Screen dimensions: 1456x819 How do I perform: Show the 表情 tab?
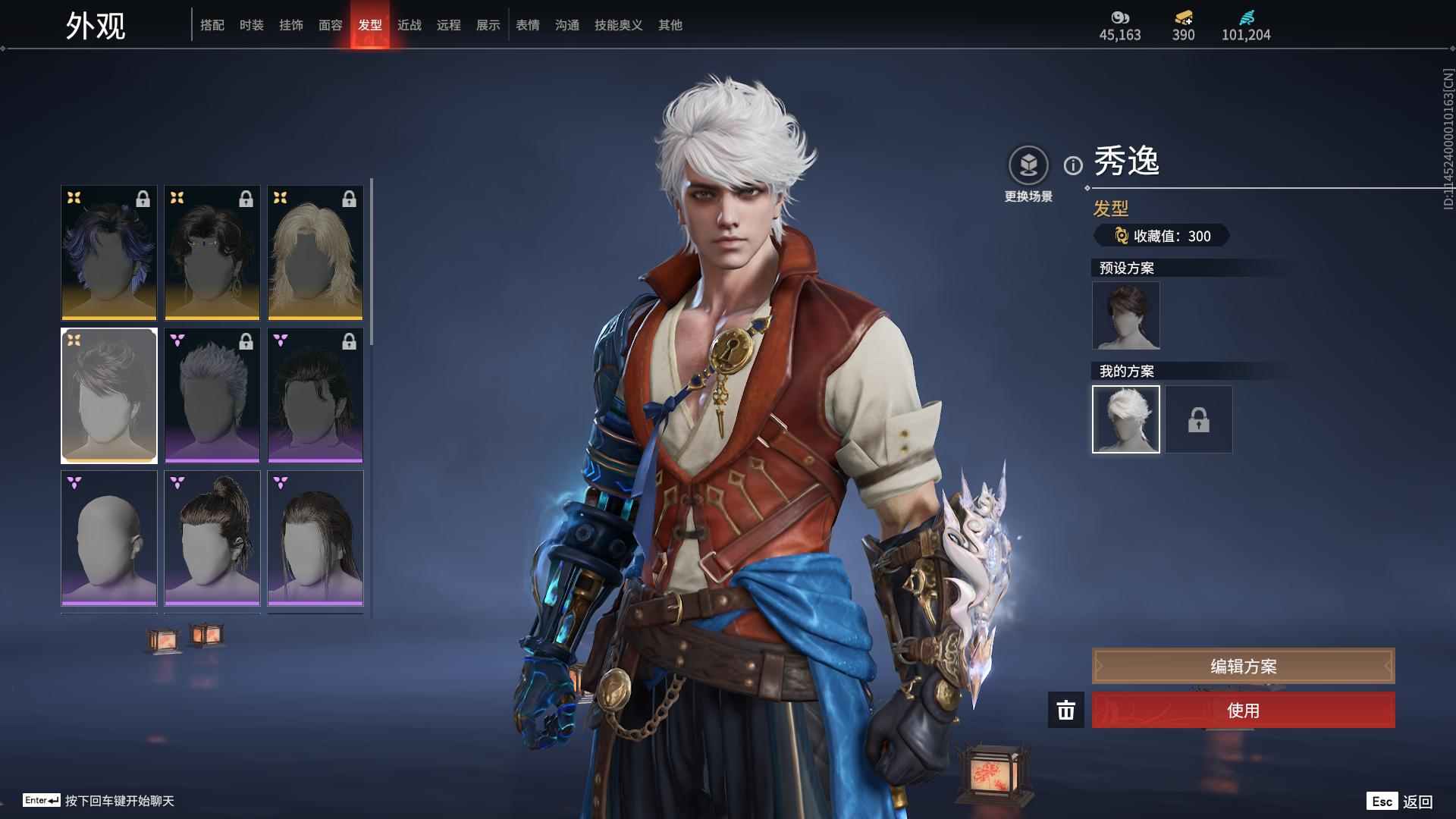(527, 25)
